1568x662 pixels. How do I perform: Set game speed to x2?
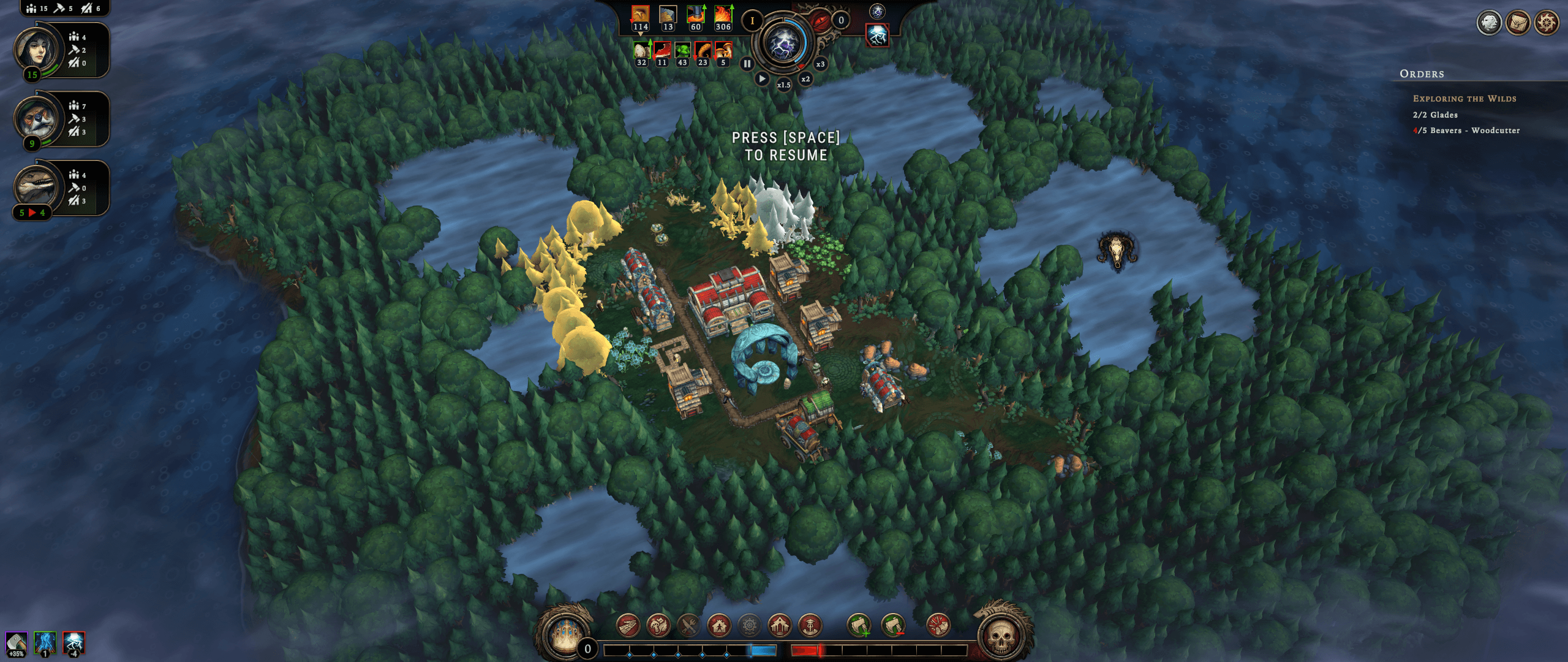pos(805,79)
